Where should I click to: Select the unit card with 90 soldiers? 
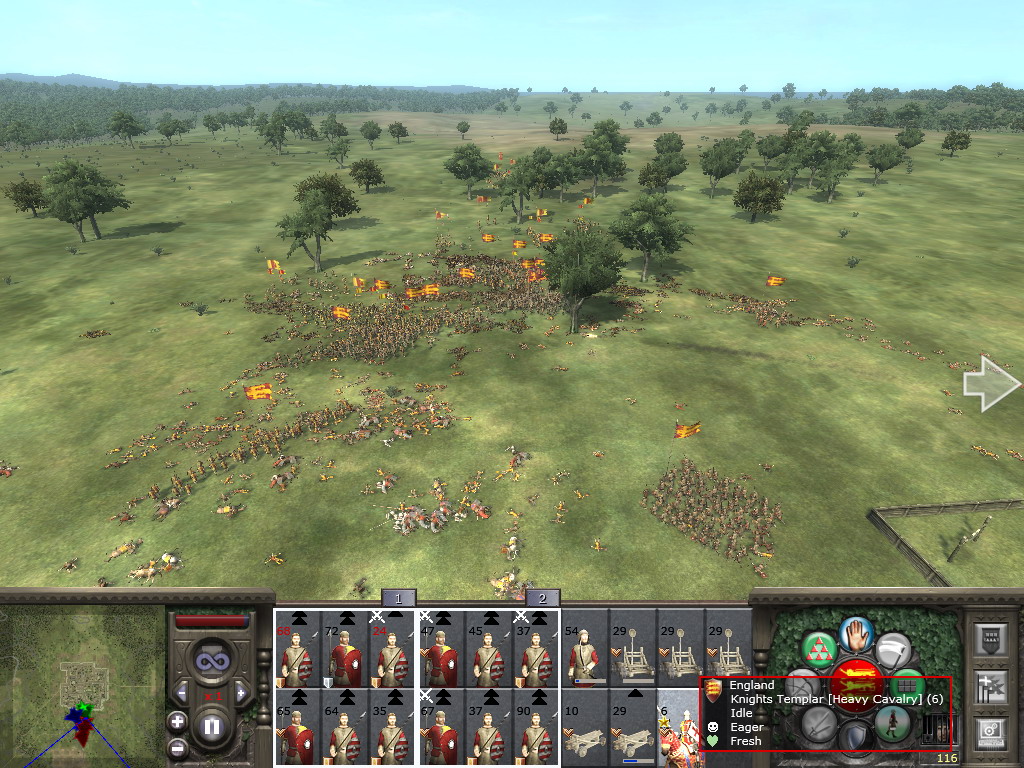536,728
